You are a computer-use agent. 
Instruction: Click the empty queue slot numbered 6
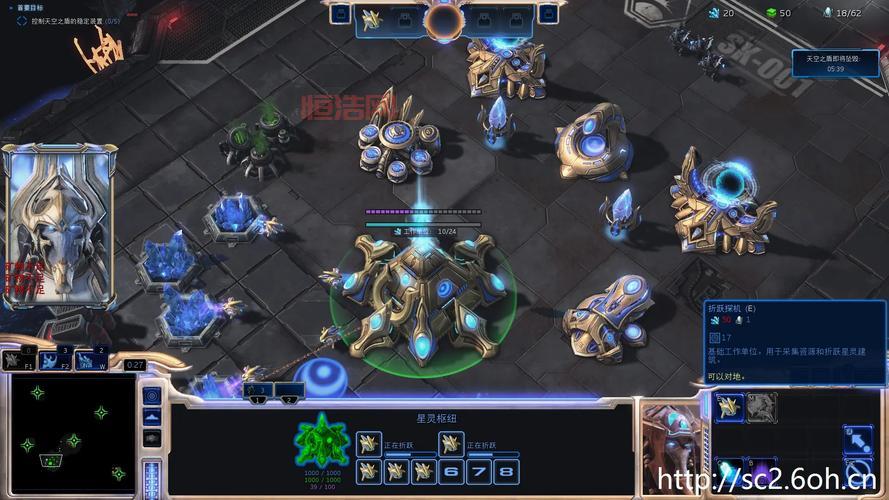coord(453,471)
